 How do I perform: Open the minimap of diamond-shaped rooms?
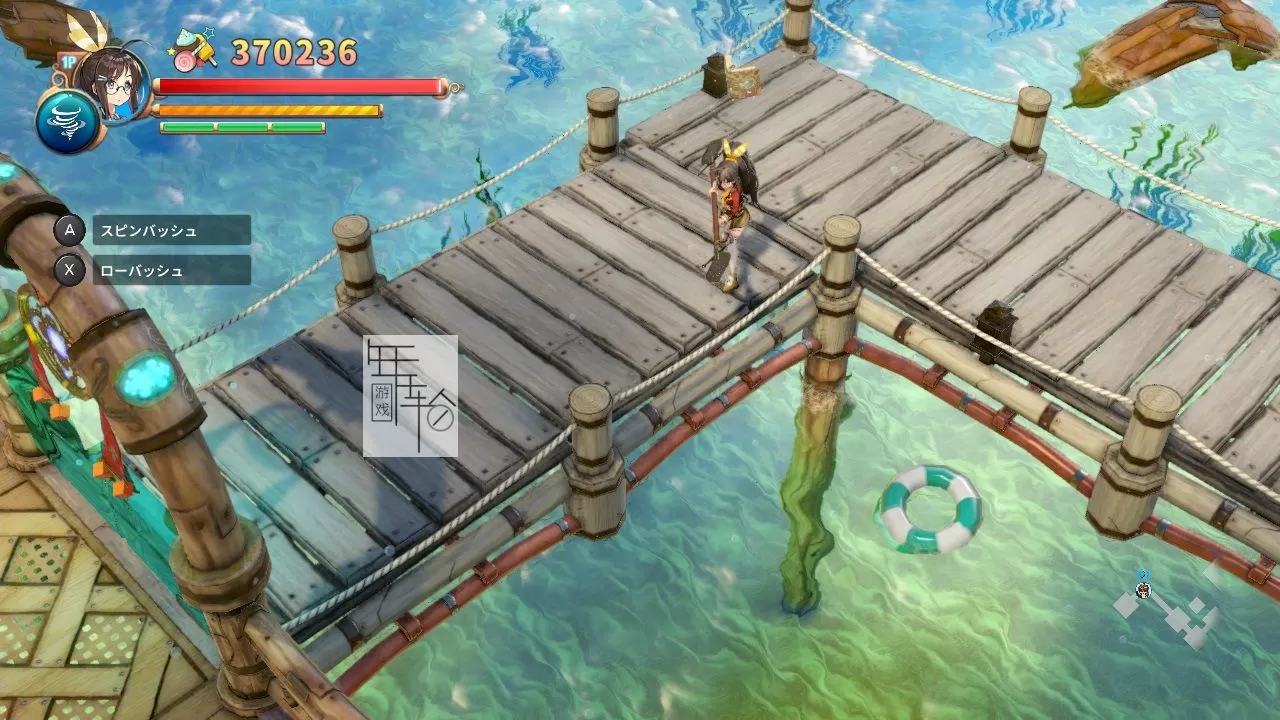click(x=1170, y=606)
